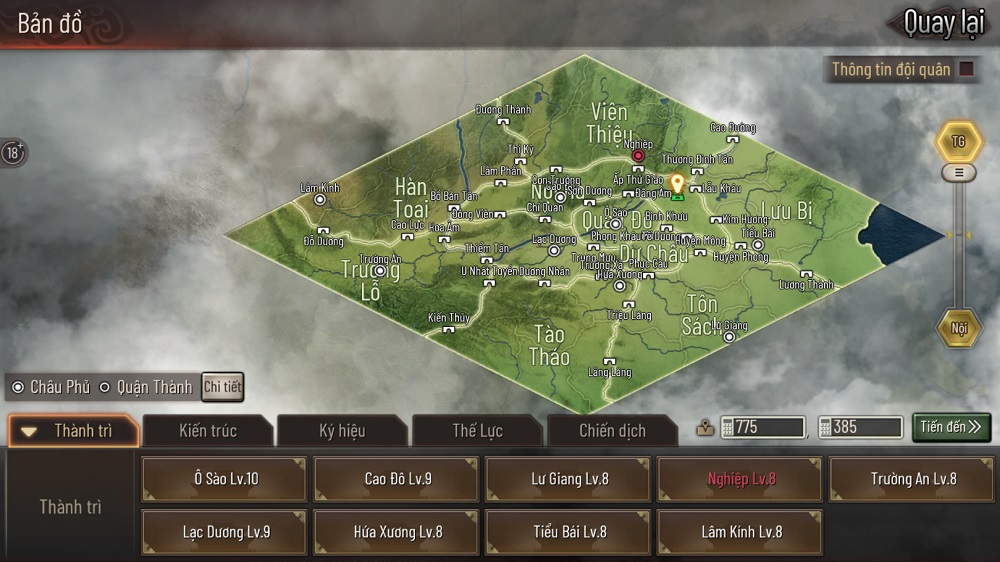Click the Y coordinate field showing 385
This screenshot has width=1000, height=562.
tap(858, 427)
